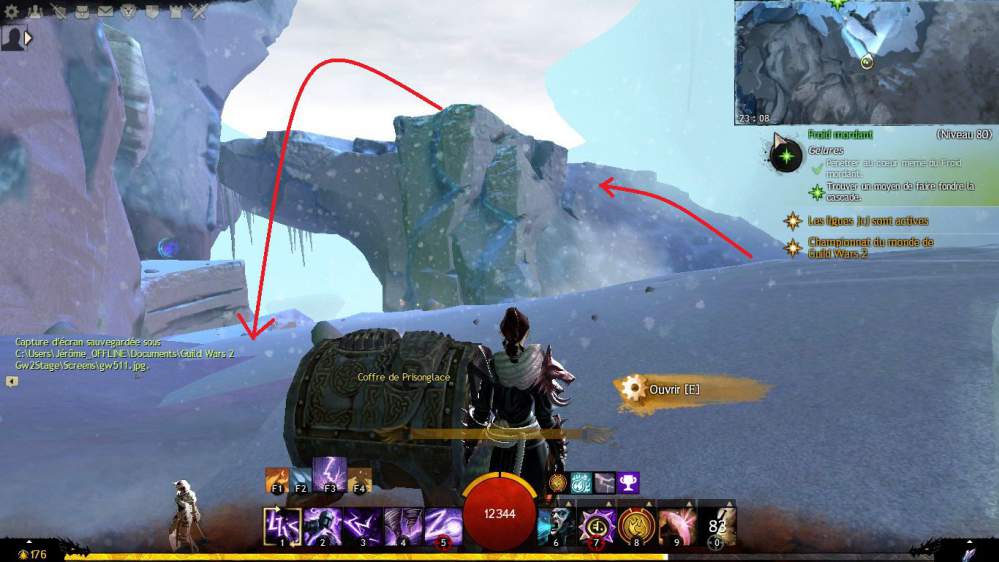Use weapon skill 1 lightning attack
The image size is (999, 562).
(x=279, y=525)
